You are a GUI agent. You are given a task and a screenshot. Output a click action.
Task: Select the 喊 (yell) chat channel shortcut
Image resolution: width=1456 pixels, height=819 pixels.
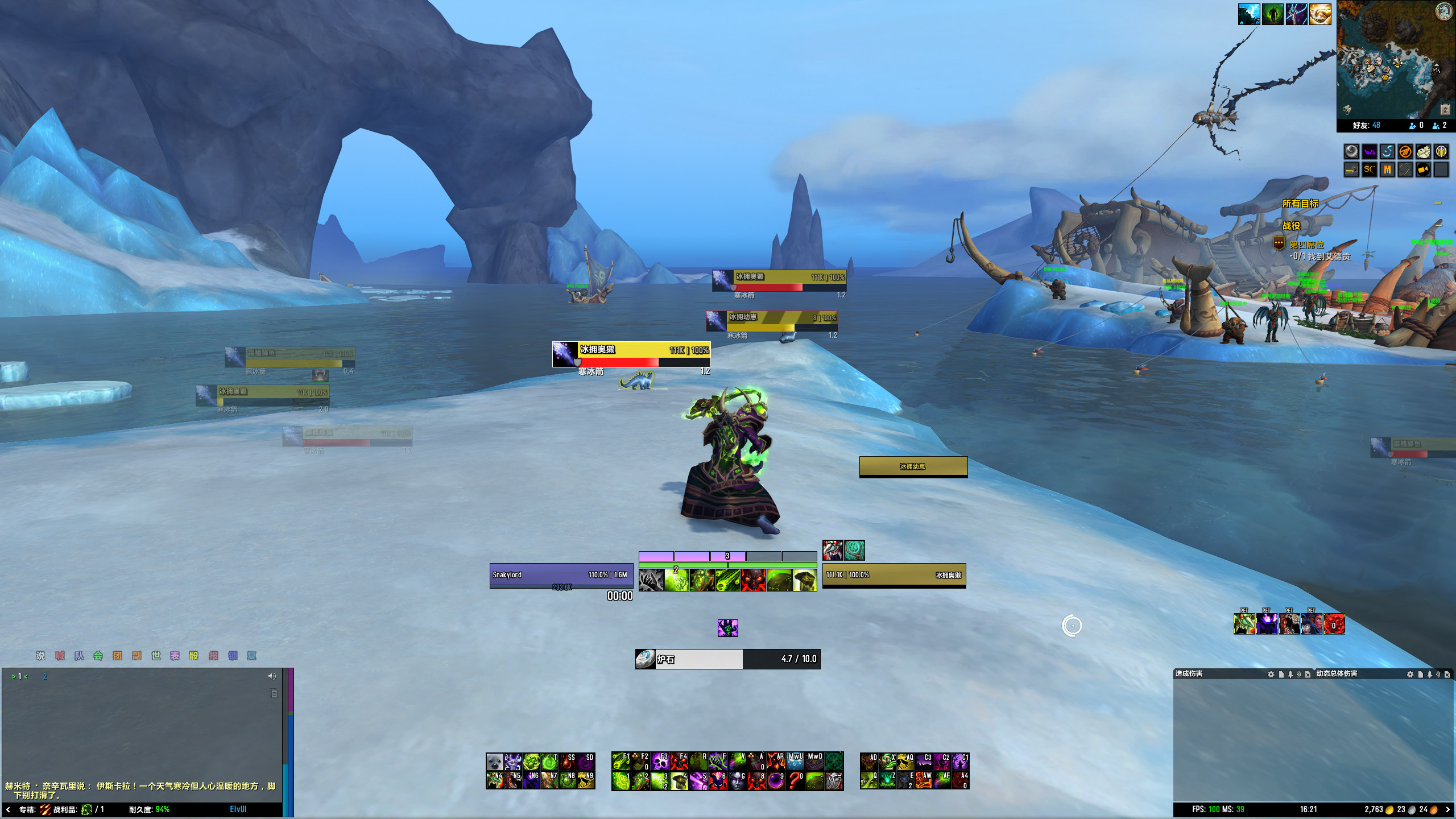pos(60,656)
